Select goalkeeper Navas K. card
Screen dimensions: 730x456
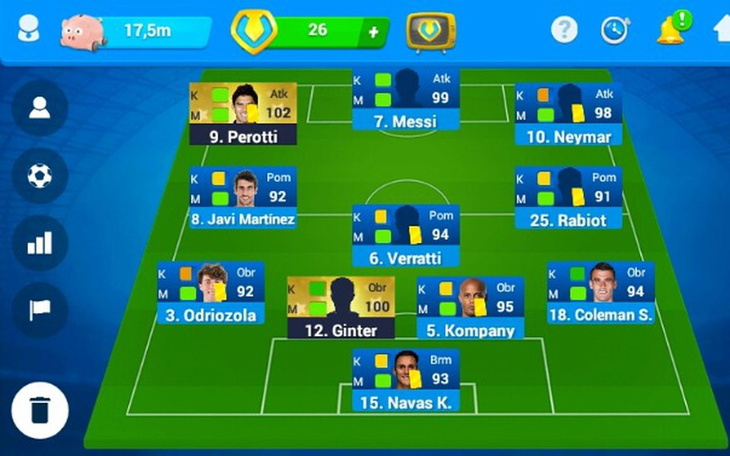pyautogui.click(x=405, y=381)
